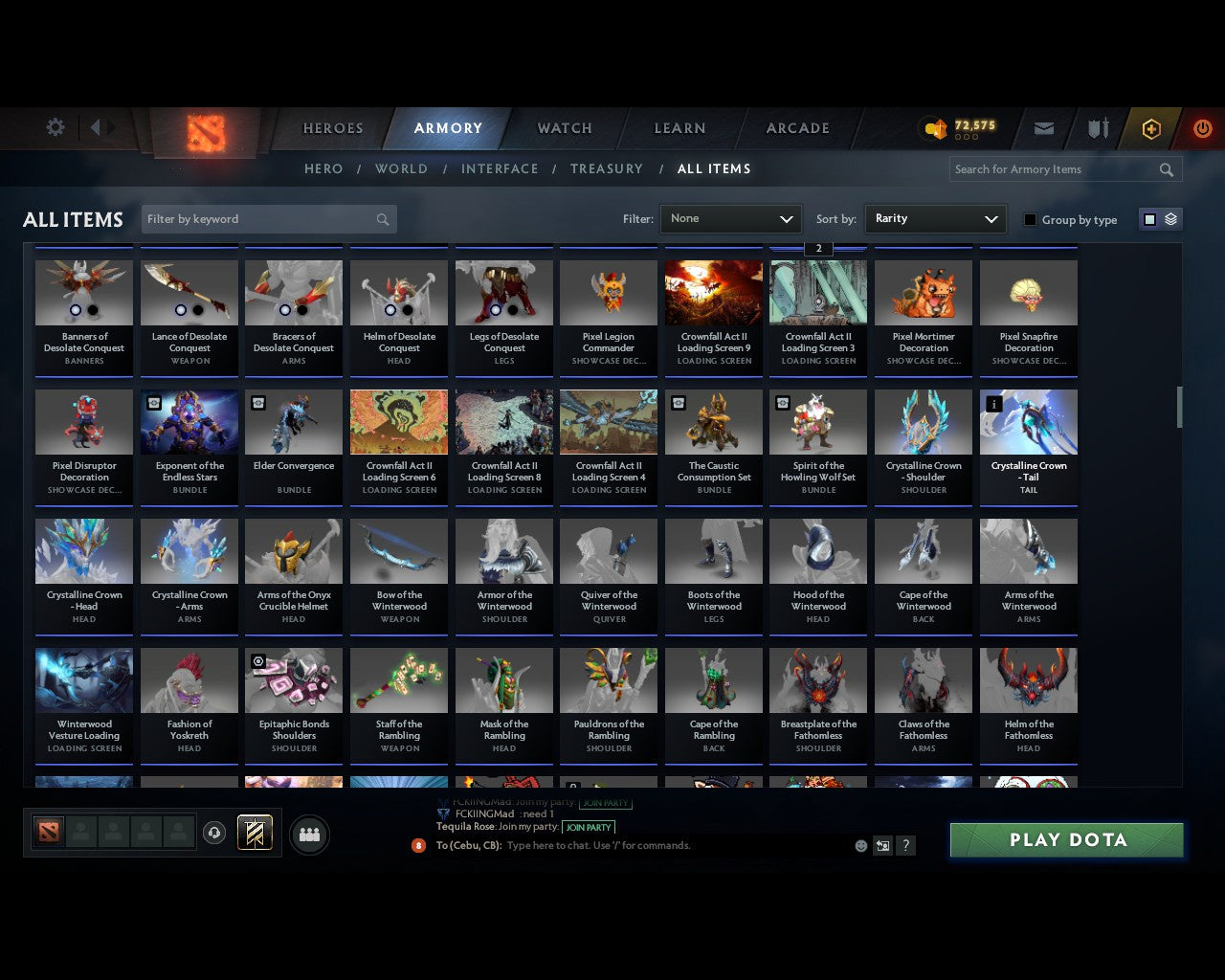Open Dota Plus via the hexagonal plus icon
The image size is (1225, 980).
click(1151, 127)
